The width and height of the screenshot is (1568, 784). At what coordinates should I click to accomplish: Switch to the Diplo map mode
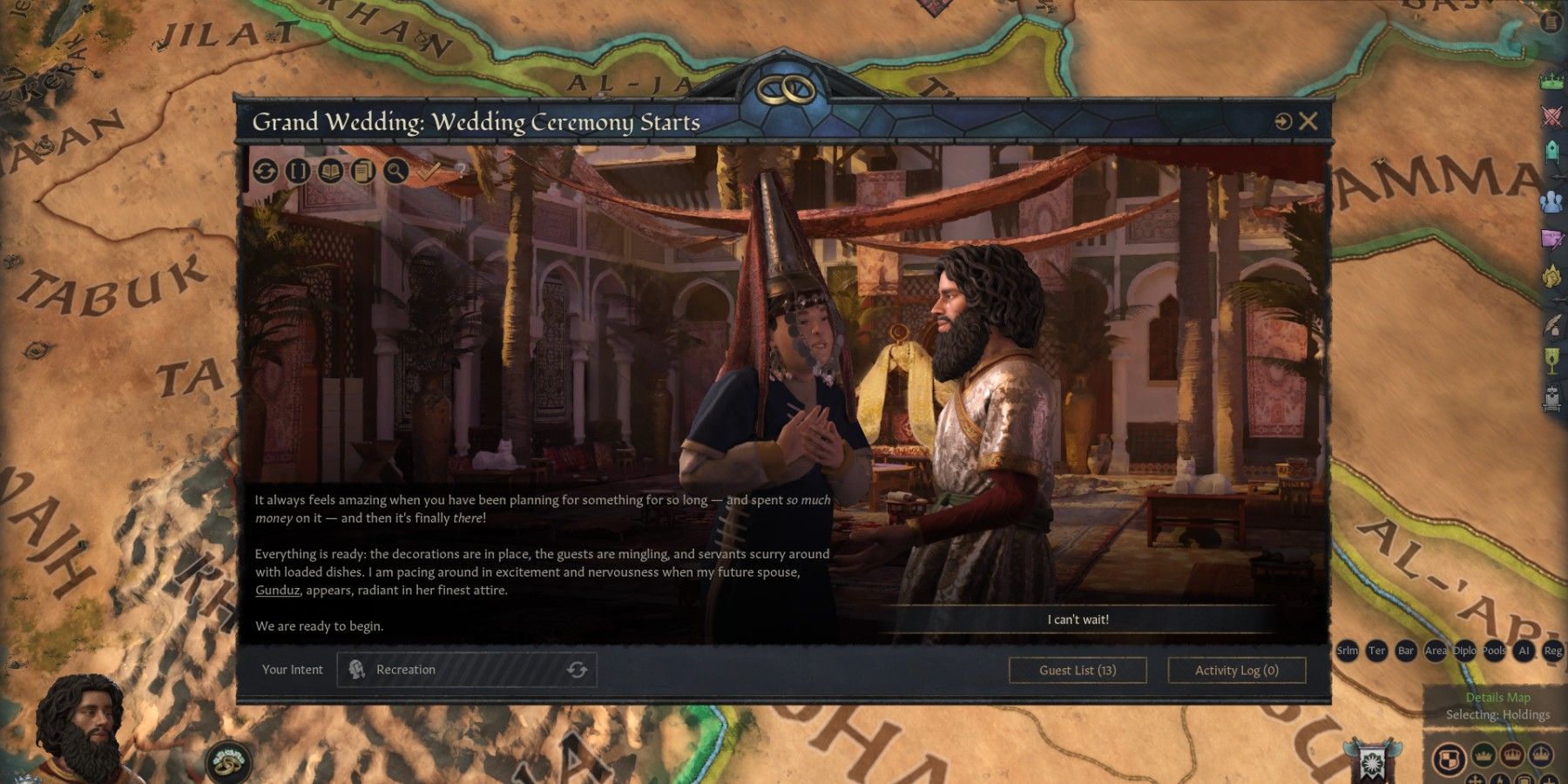click(x=1464, y=651)
